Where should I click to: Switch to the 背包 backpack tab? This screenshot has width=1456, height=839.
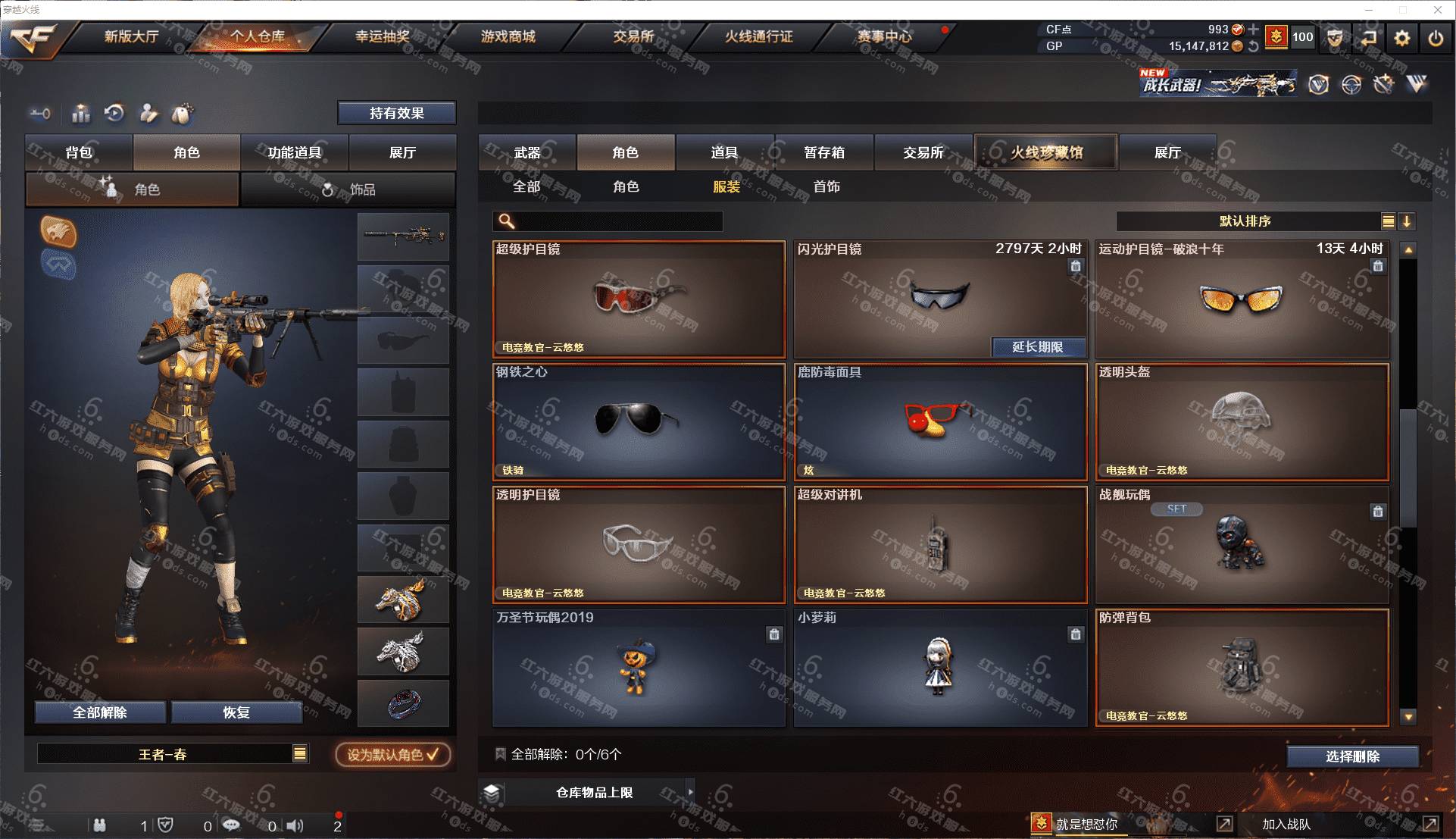click(79, 152)
